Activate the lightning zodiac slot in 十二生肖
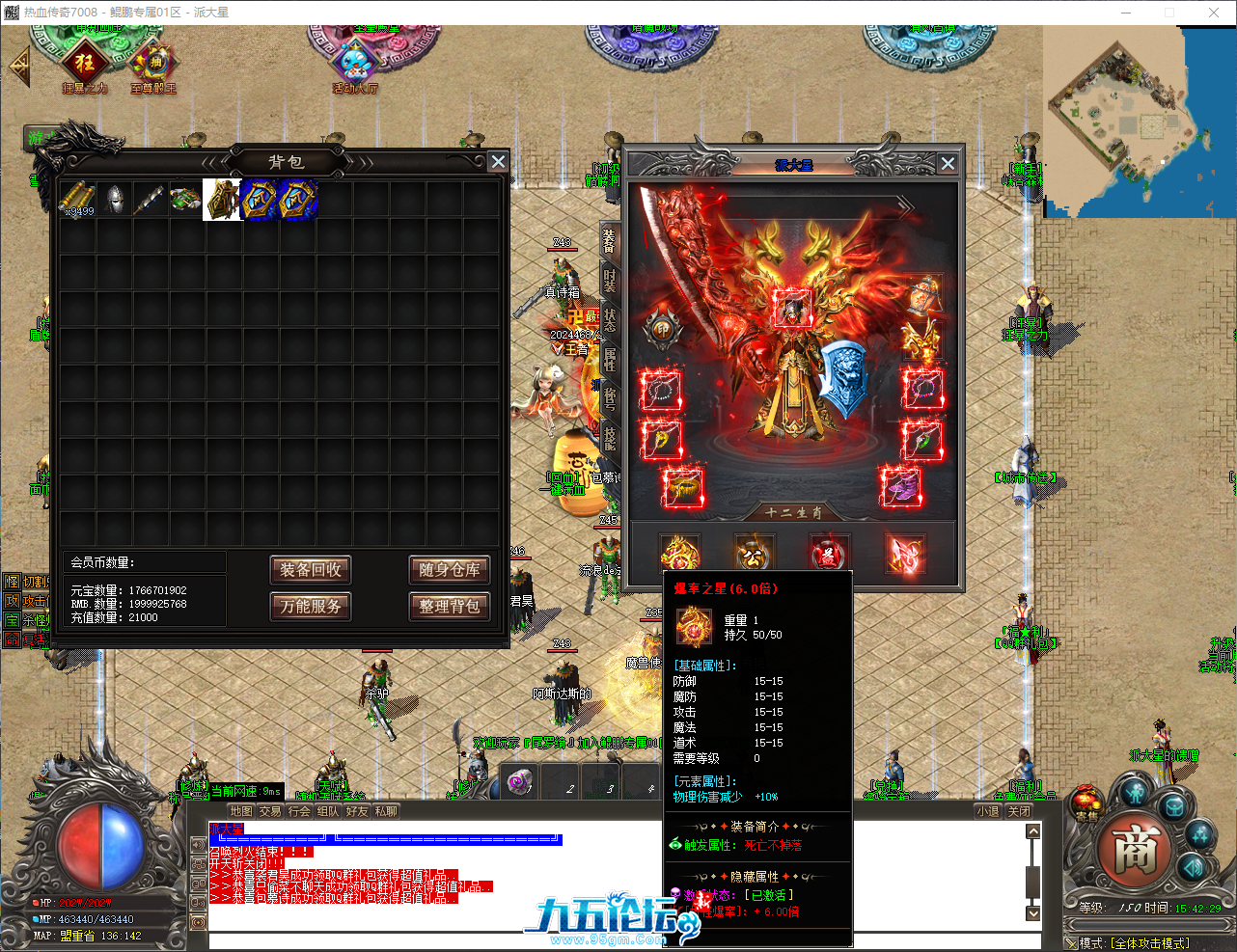The height and width of the screenshot is (952, 1237). pos(905,553)
